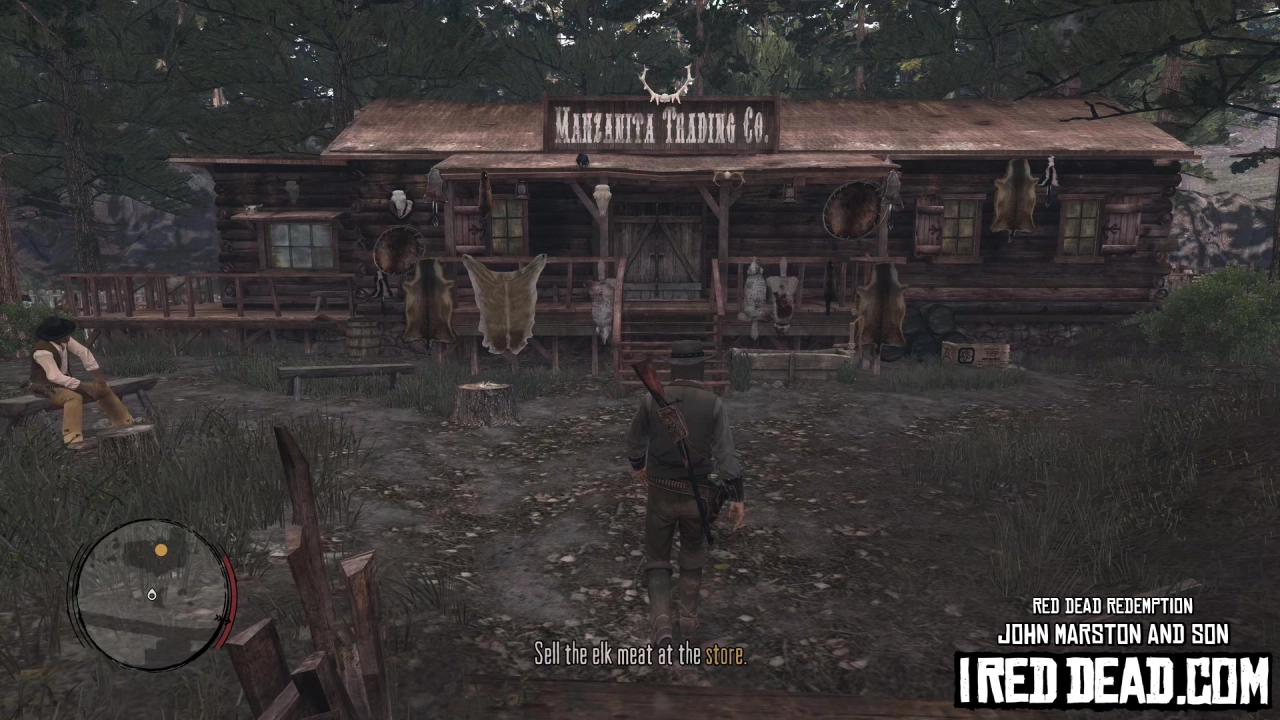This screenshot has width=1280, height=720.
Task: Click the antlers mounted above the store sign
Action: click(665, 85)
